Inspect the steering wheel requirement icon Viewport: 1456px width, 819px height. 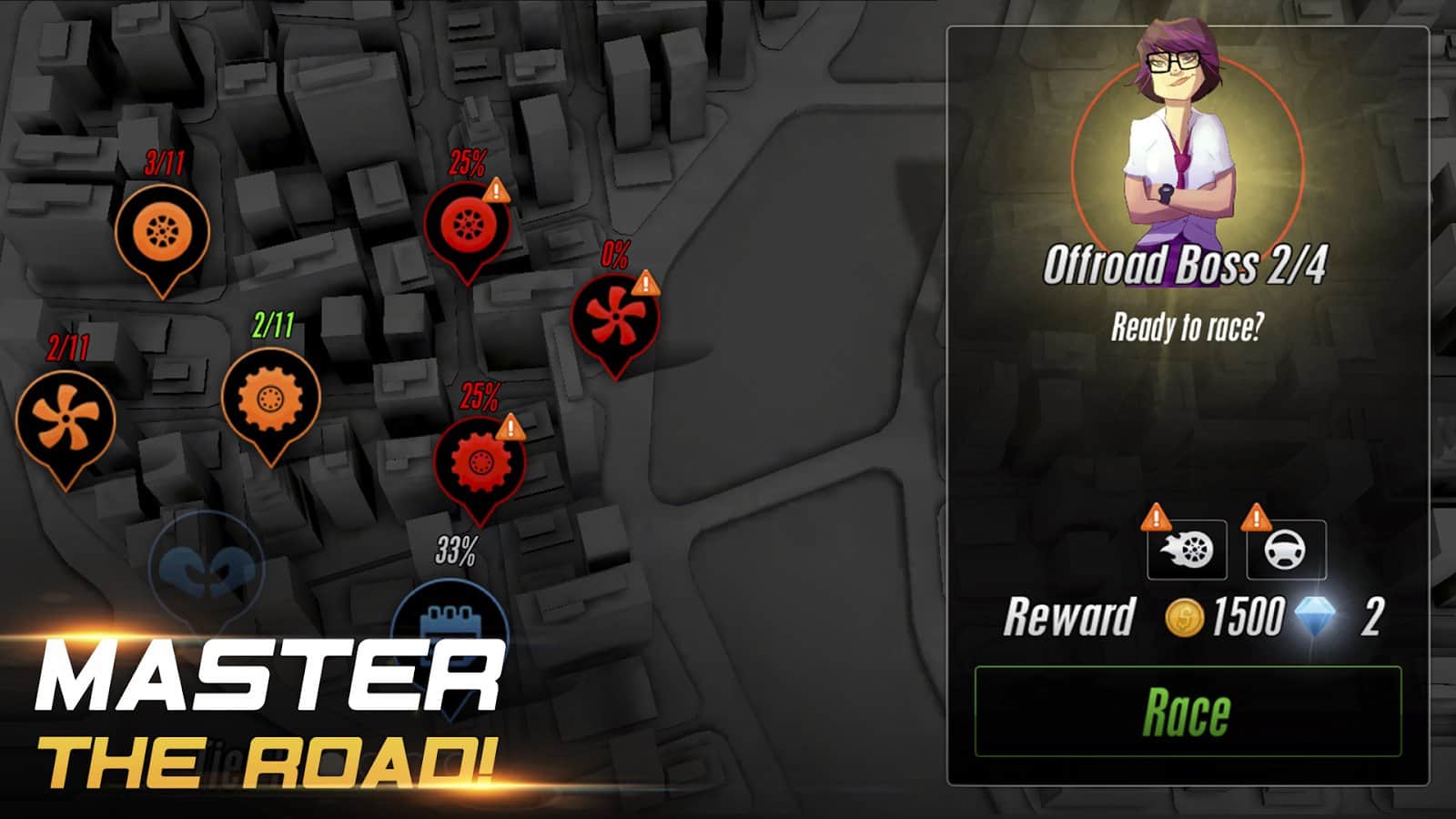coord(1285,550)
